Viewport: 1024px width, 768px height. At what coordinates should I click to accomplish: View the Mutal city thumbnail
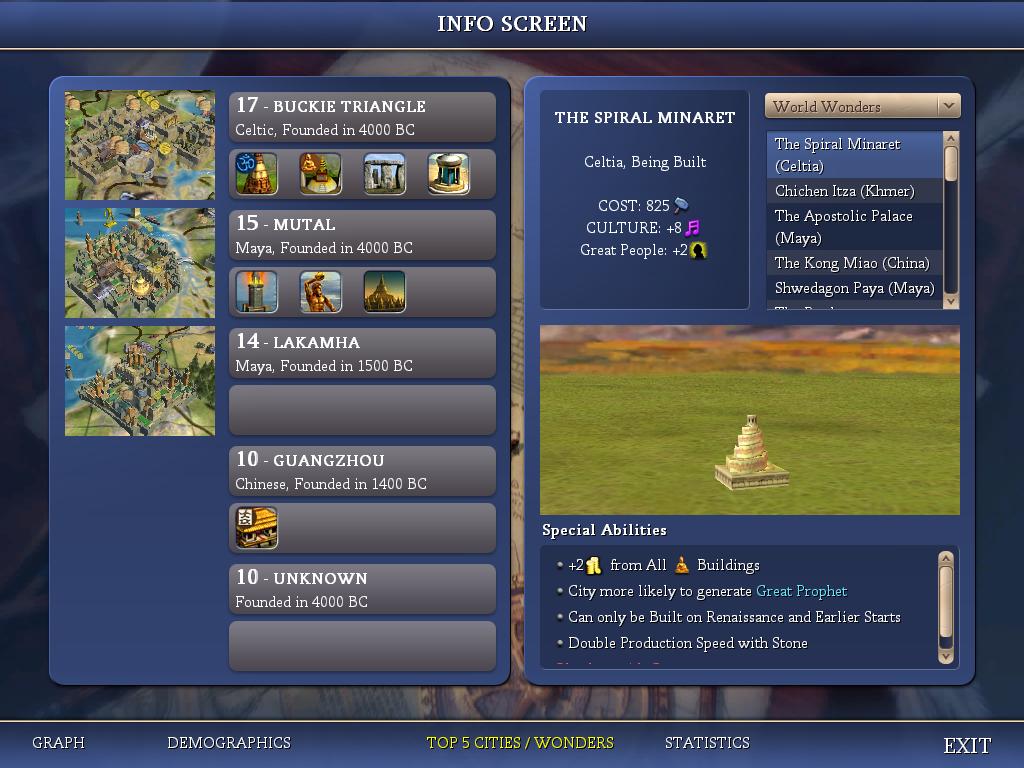[x=140, y=263]
